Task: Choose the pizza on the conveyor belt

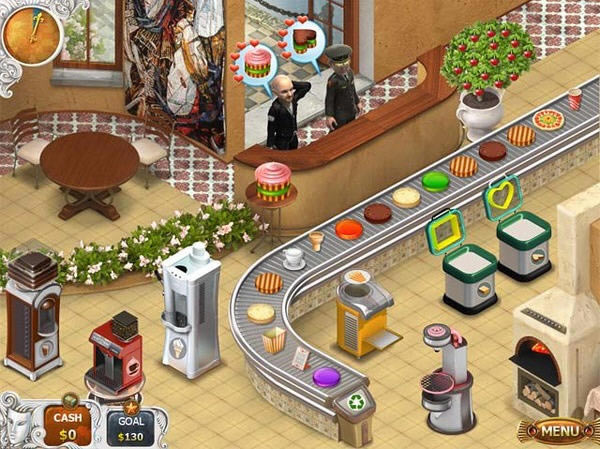Action: (548, 120)
